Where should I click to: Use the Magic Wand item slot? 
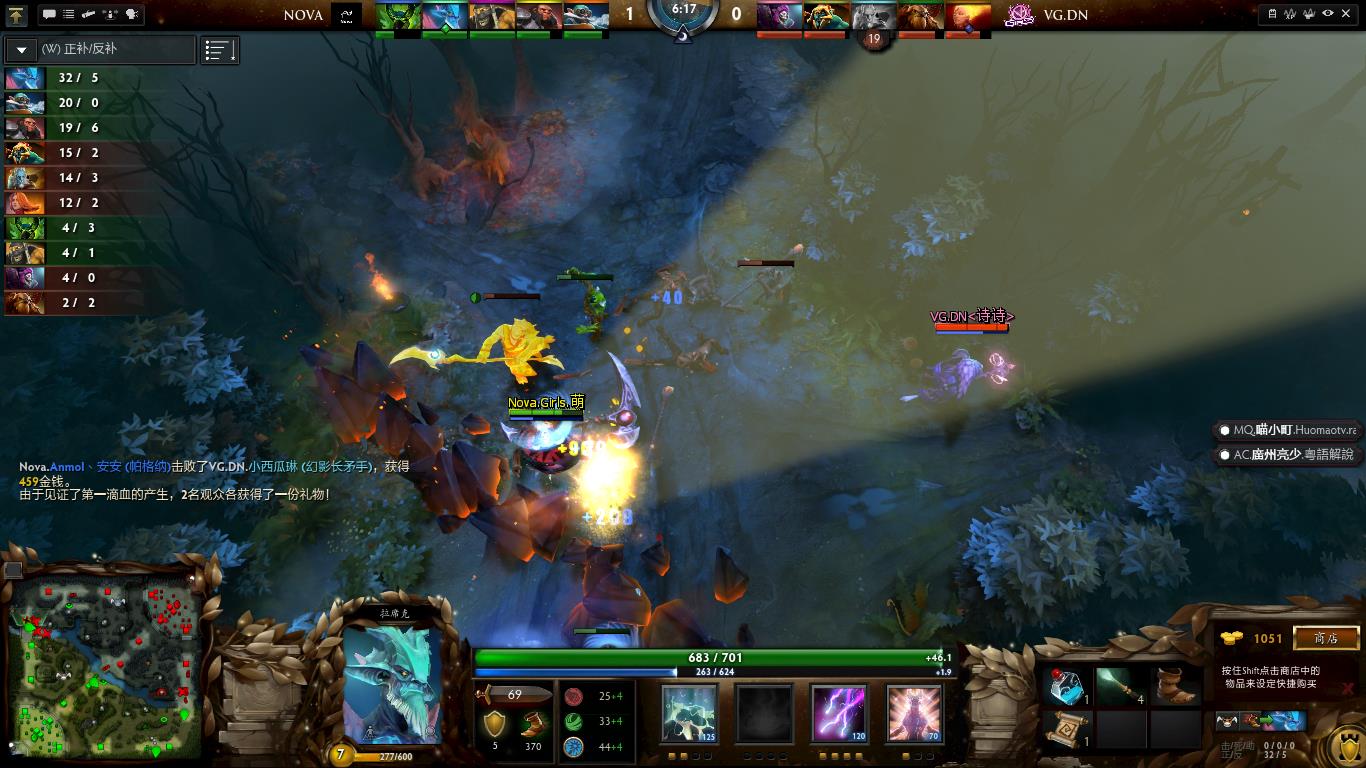point(1120,687)
